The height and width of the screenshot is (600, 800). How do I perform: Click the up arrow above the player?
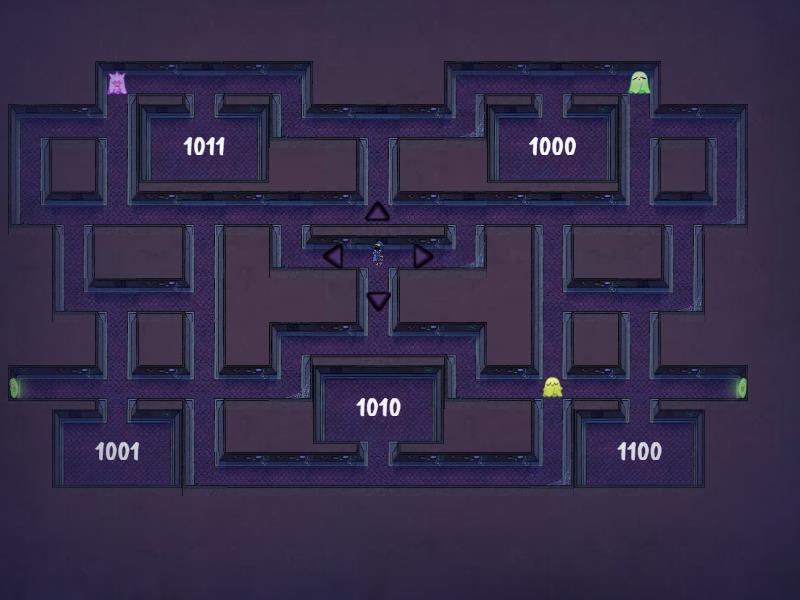(x=377, y=211)
